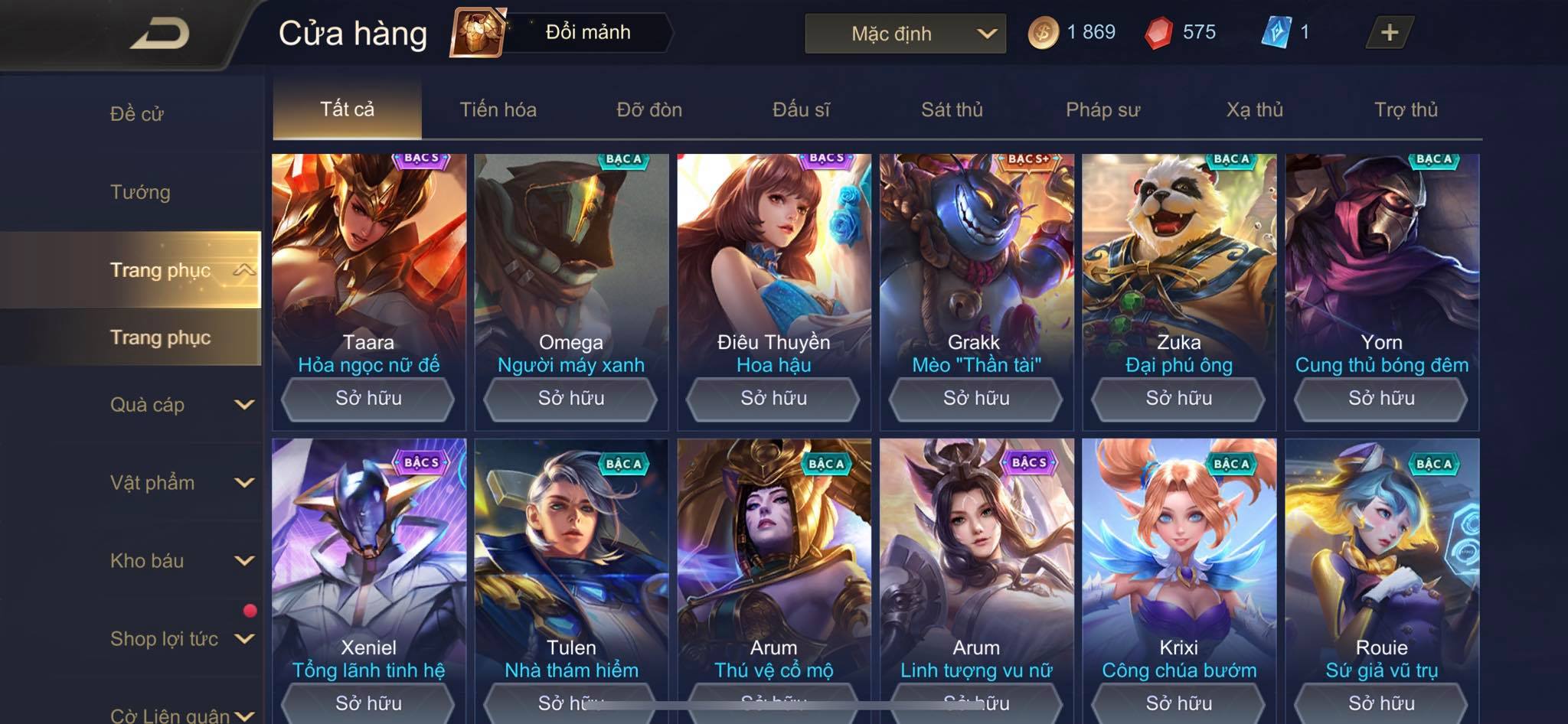The height and width of the screenshot is (724, 1568).
Task: Switch to the Đỡ đòn tab
Action: [x=649, y=109]
